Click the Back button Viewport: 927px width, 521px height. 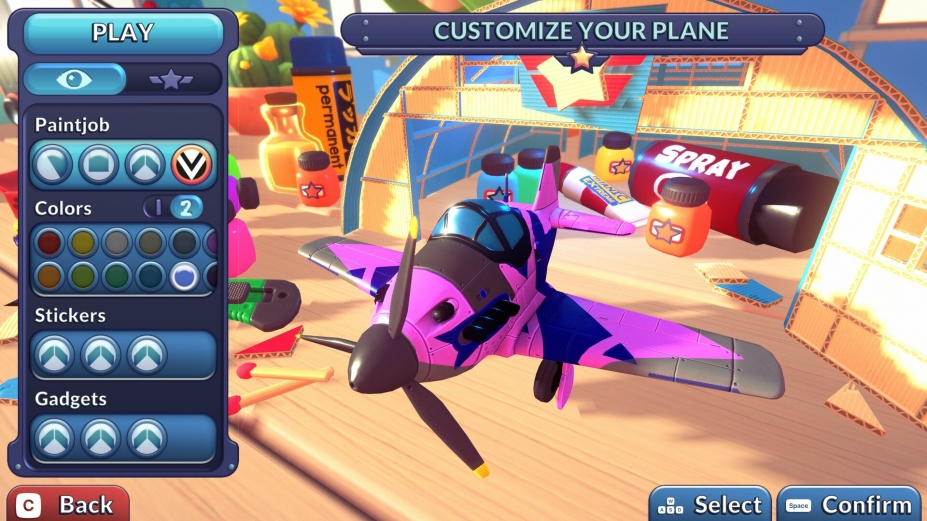68,505
